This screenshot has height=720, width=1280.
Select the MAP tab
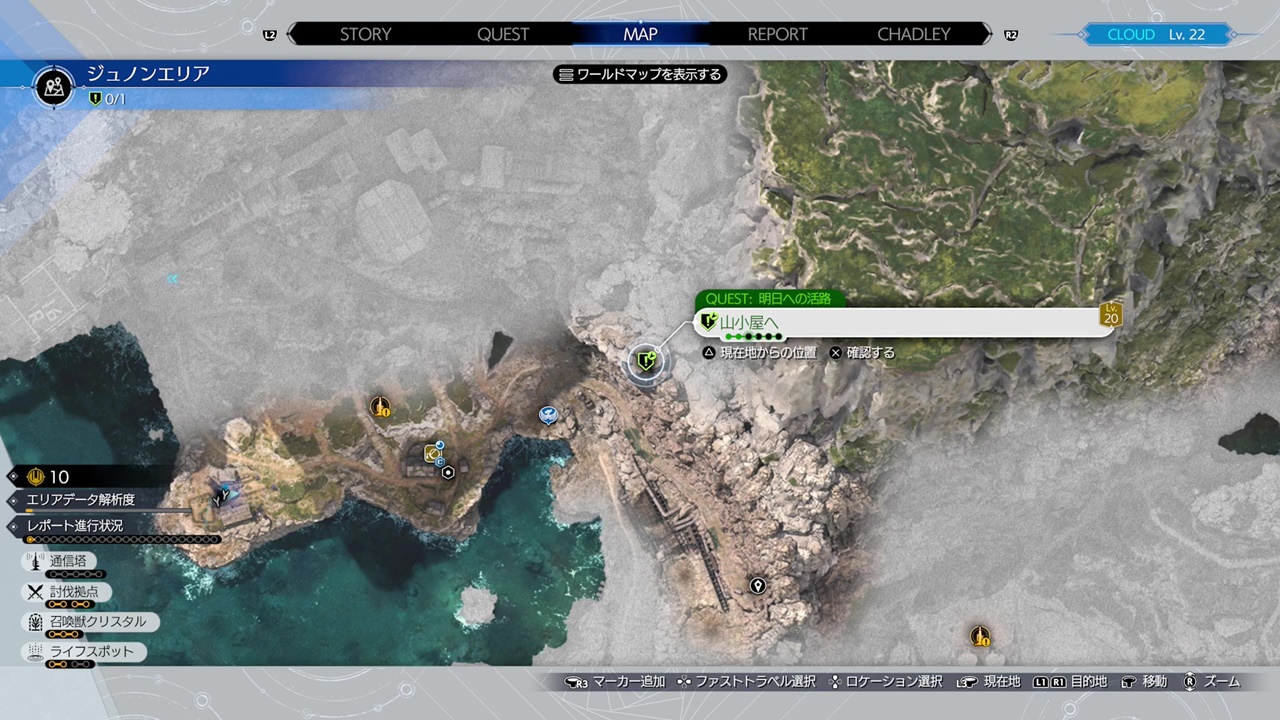[640, 34]
